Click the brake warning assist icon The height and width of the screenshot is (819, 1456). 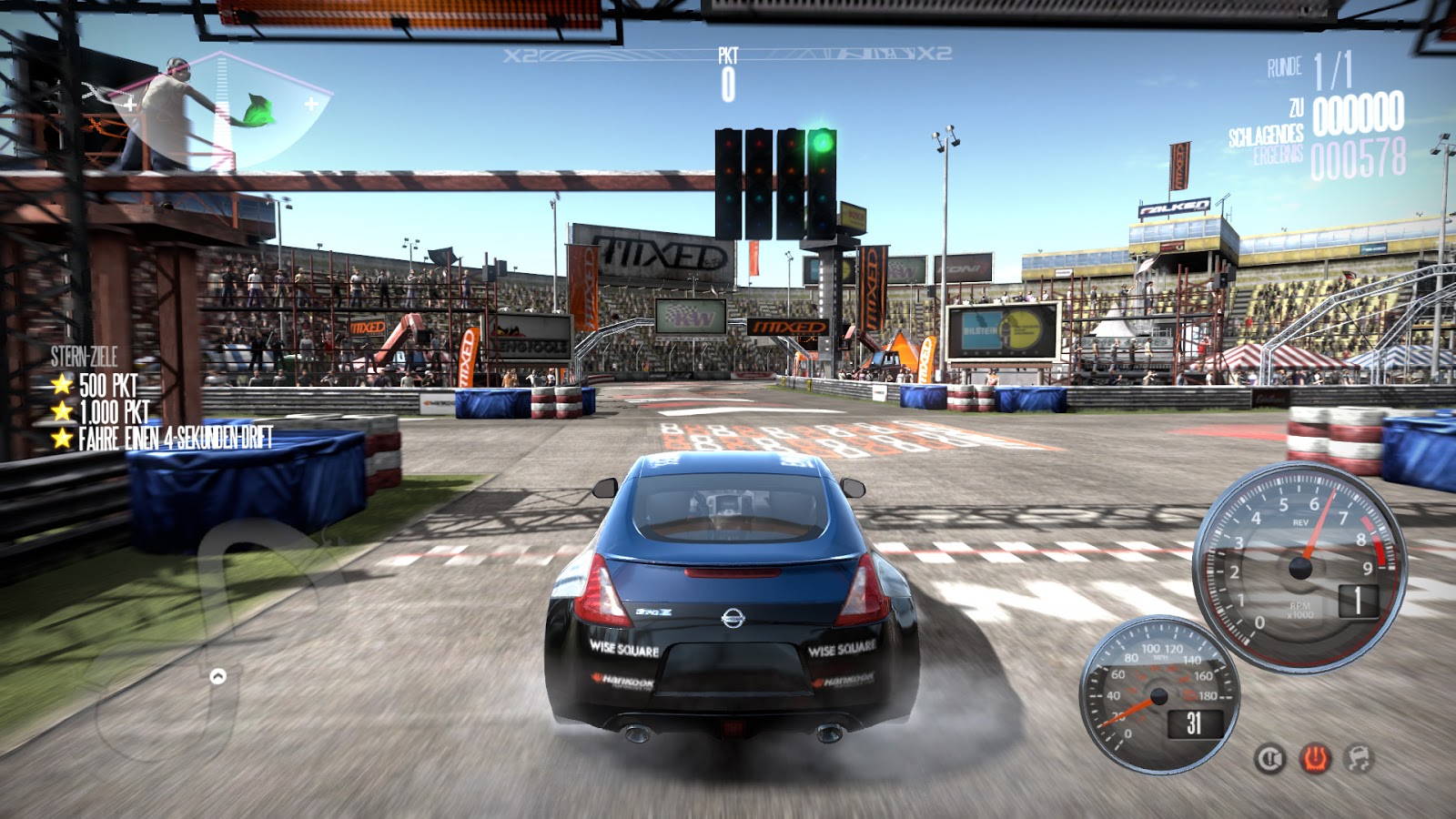[x=1269, y=758]
